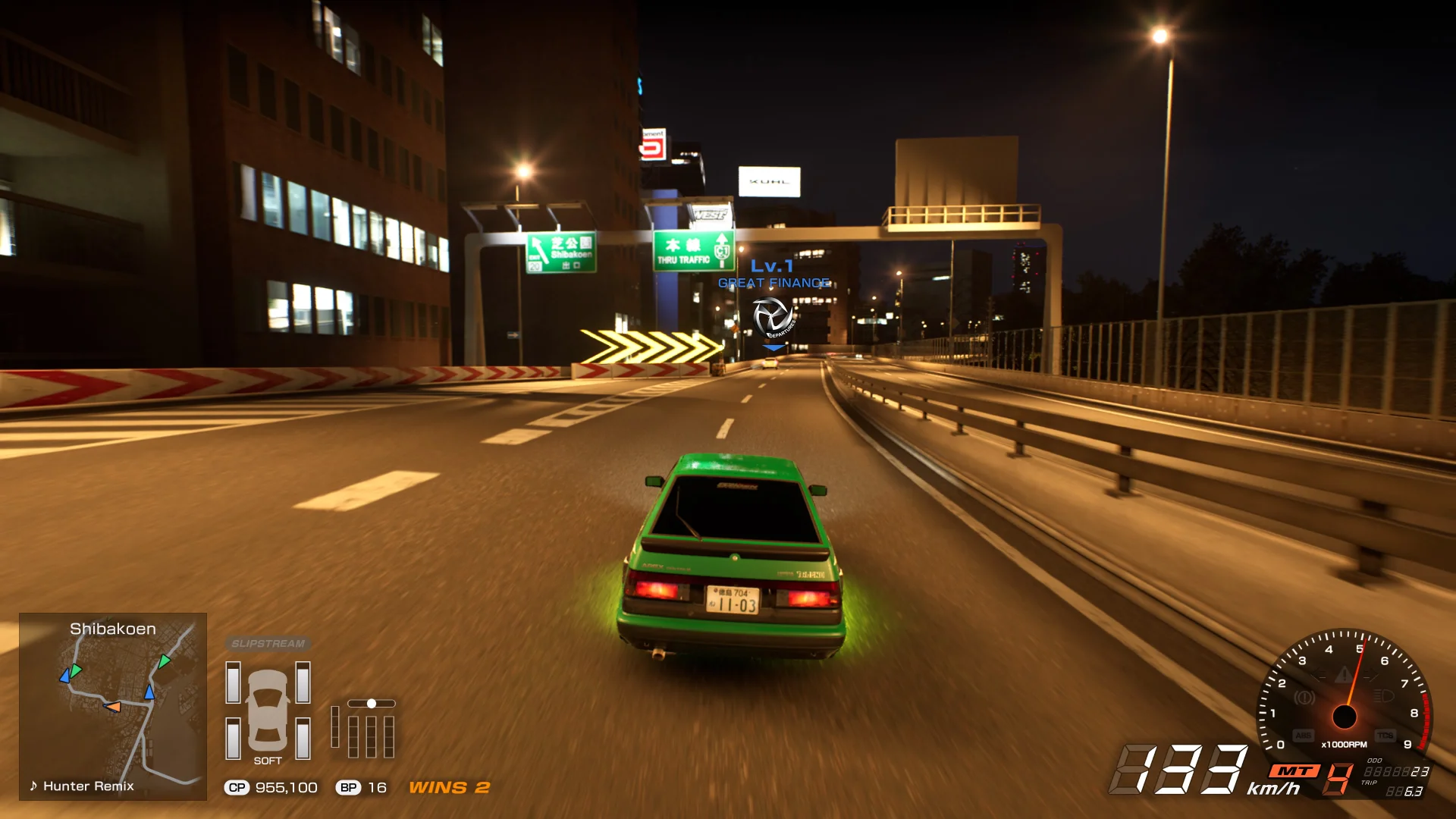The image size is (1456, 819).
Task: Select the Great Finance rival emblem marker
Action: click(773, 317)
